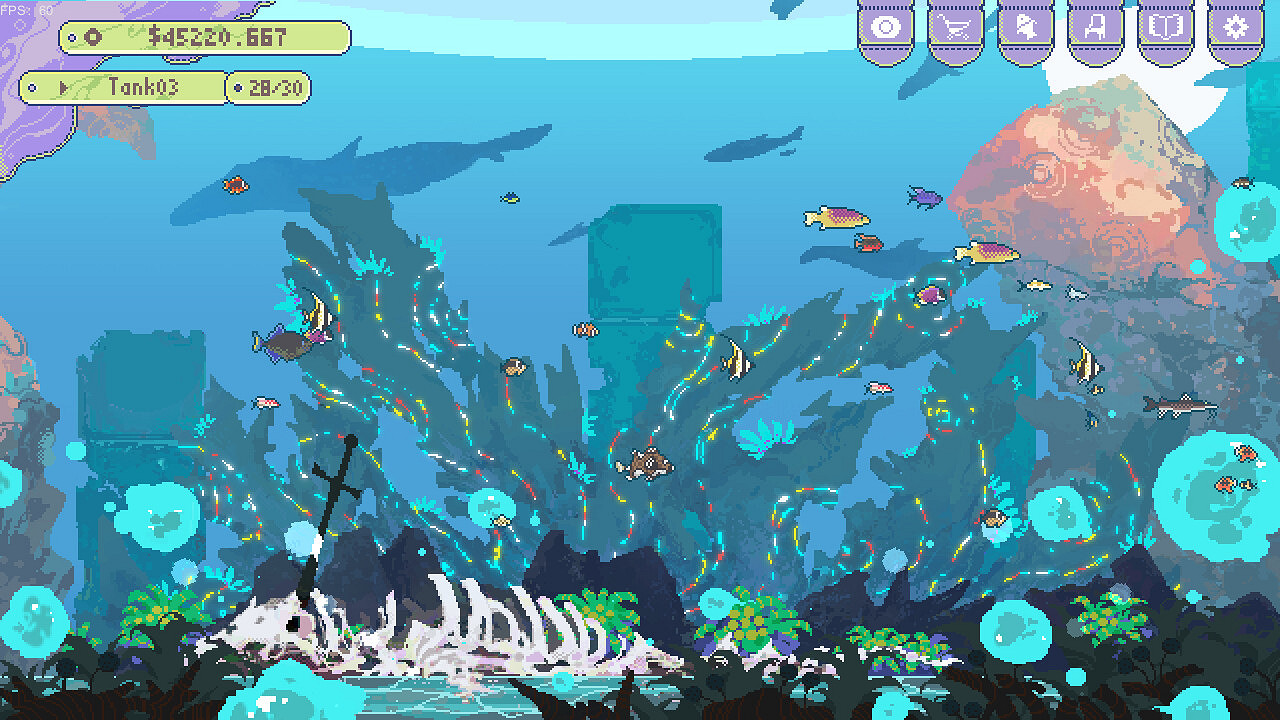The image size is (1280, 720).
Task: Toggle the small circle on the Tank03 bar
Action: pyautogui.click(x=31, y=86)
